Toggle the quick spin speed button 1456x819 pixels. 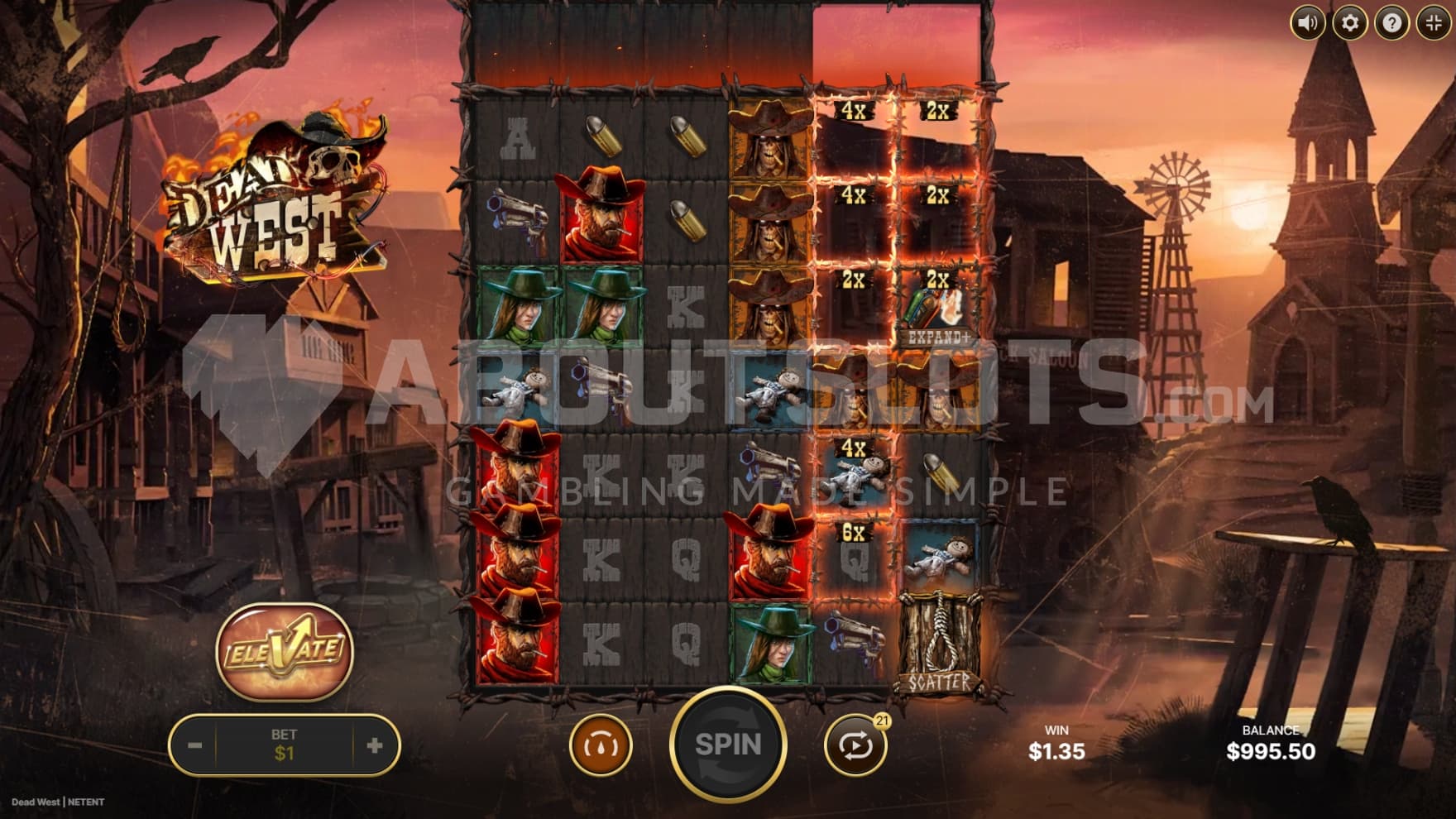click(600, 745)
